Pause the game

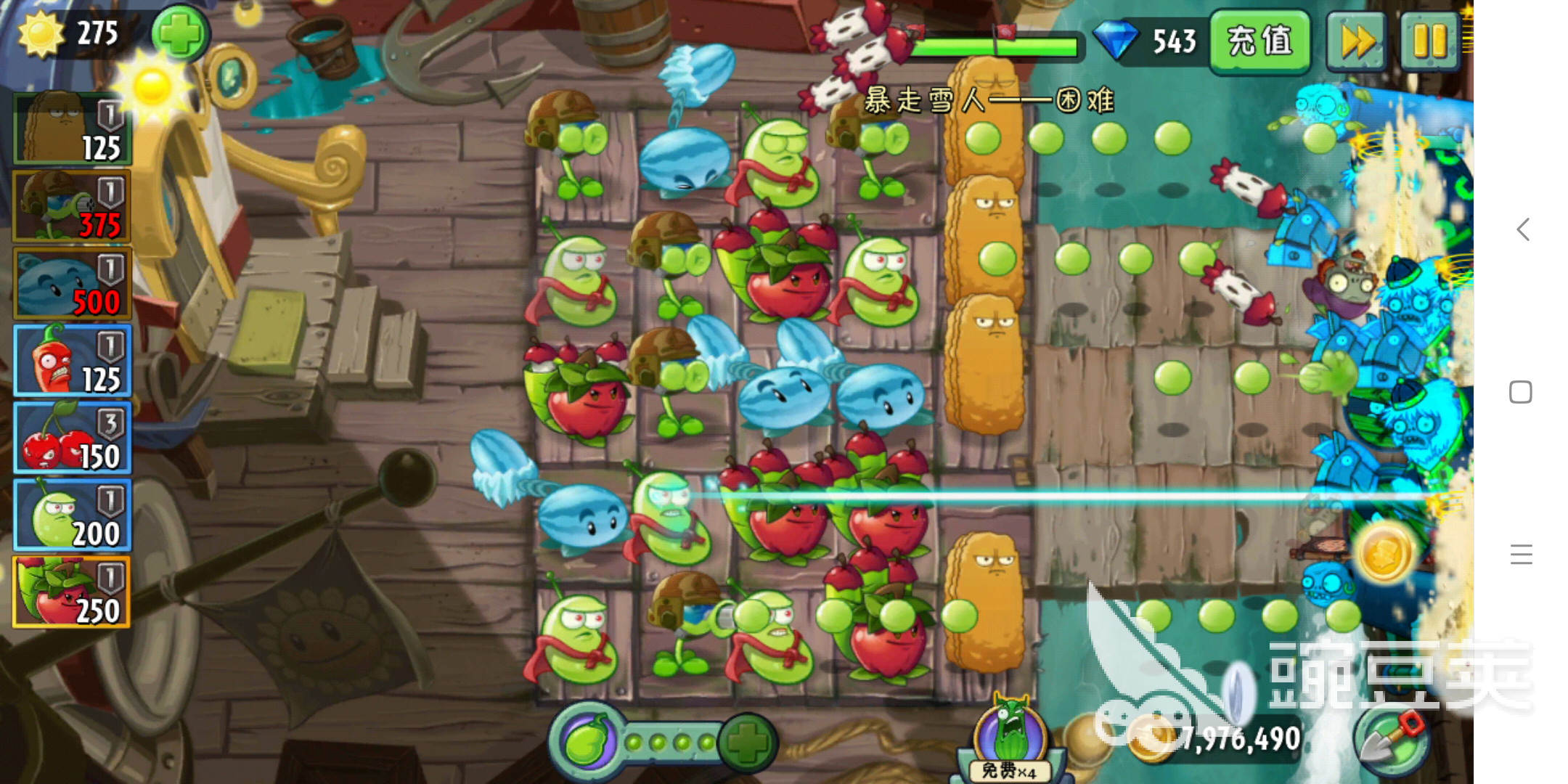1429,41
